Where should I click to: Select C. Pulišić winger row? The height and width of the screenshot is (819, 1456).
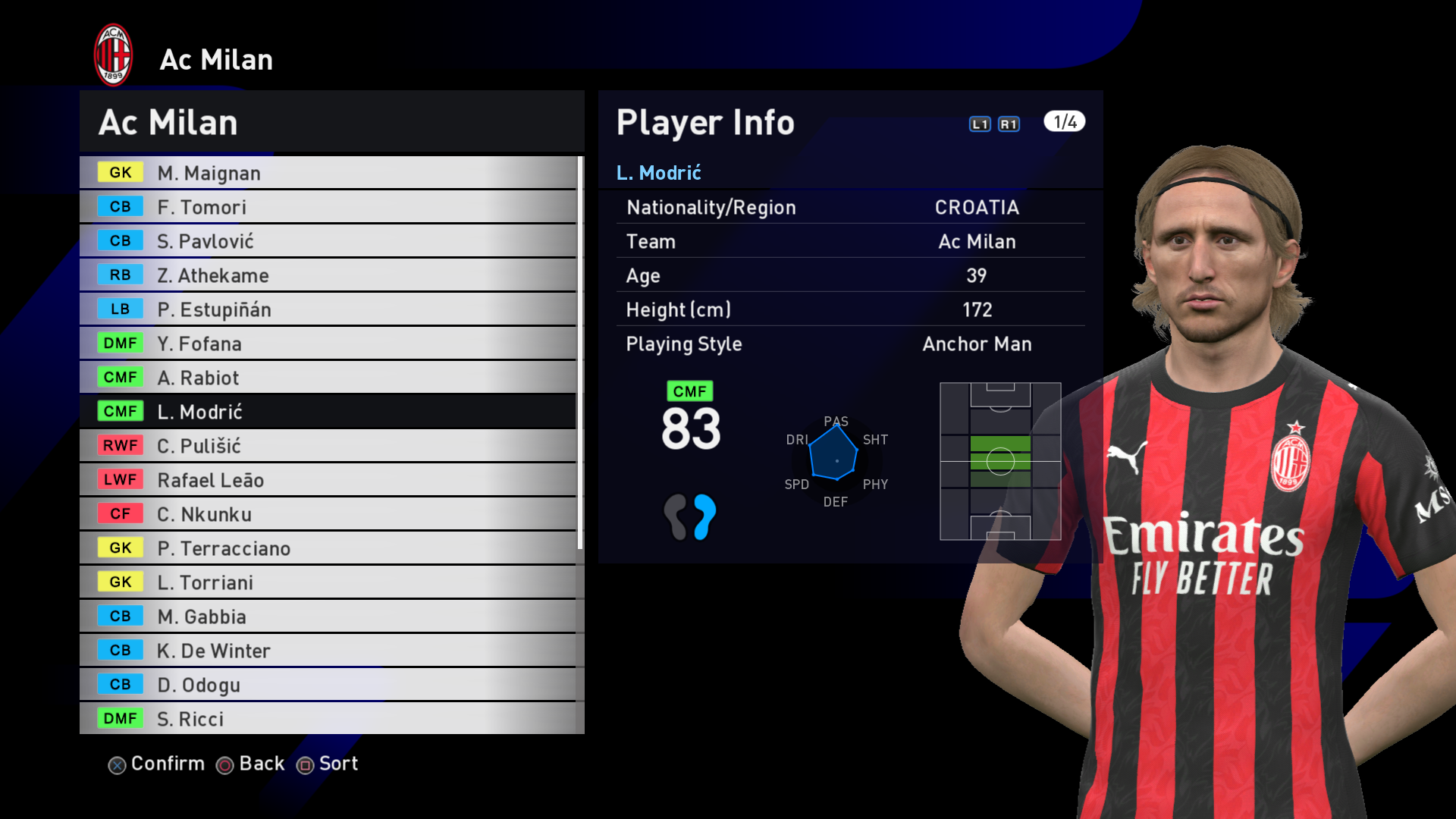point(328,446)
